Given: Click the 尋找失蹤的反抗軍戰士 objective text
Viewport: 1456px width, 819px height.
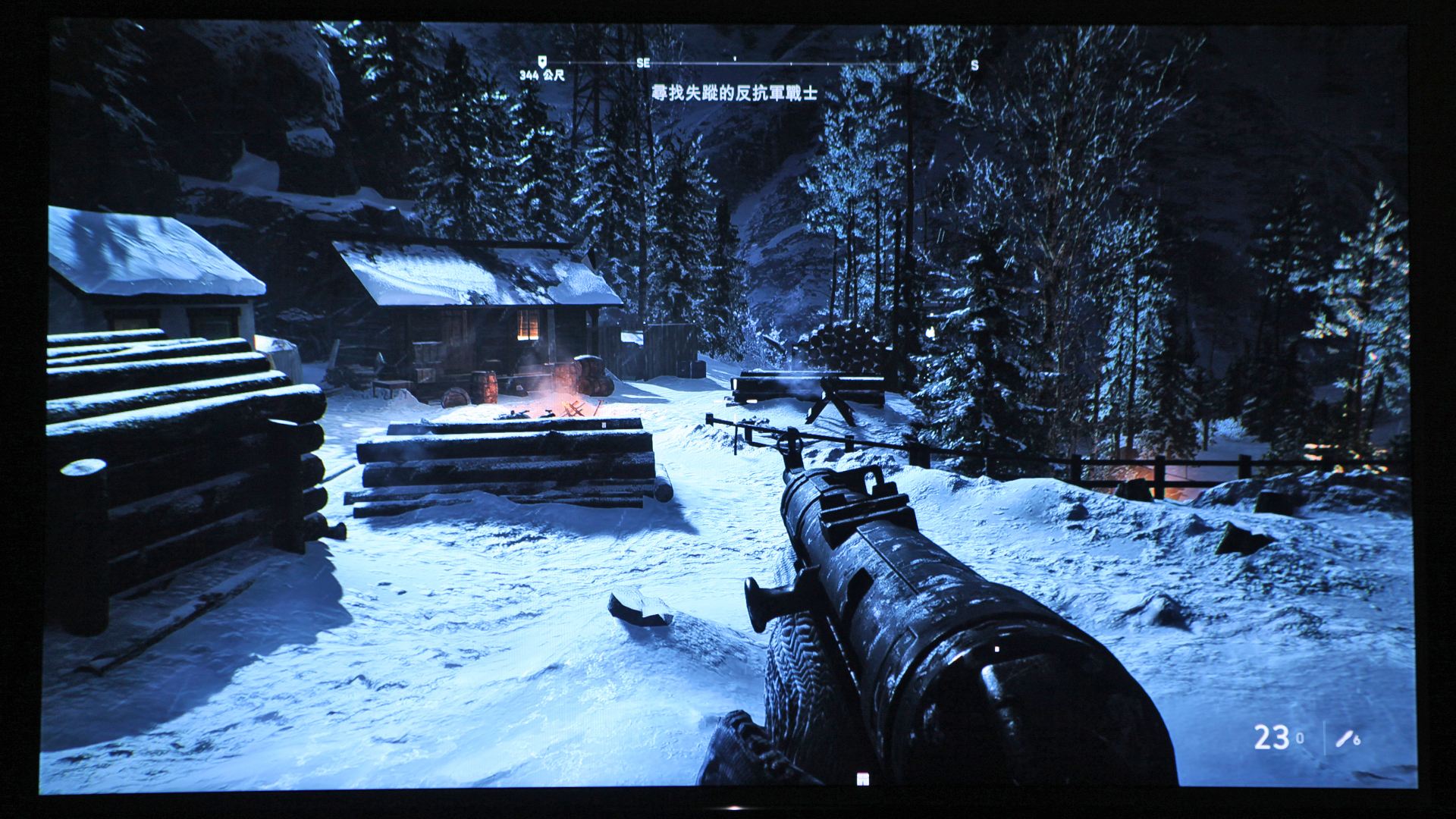Looking at the screenshot, I should point(735,93).
